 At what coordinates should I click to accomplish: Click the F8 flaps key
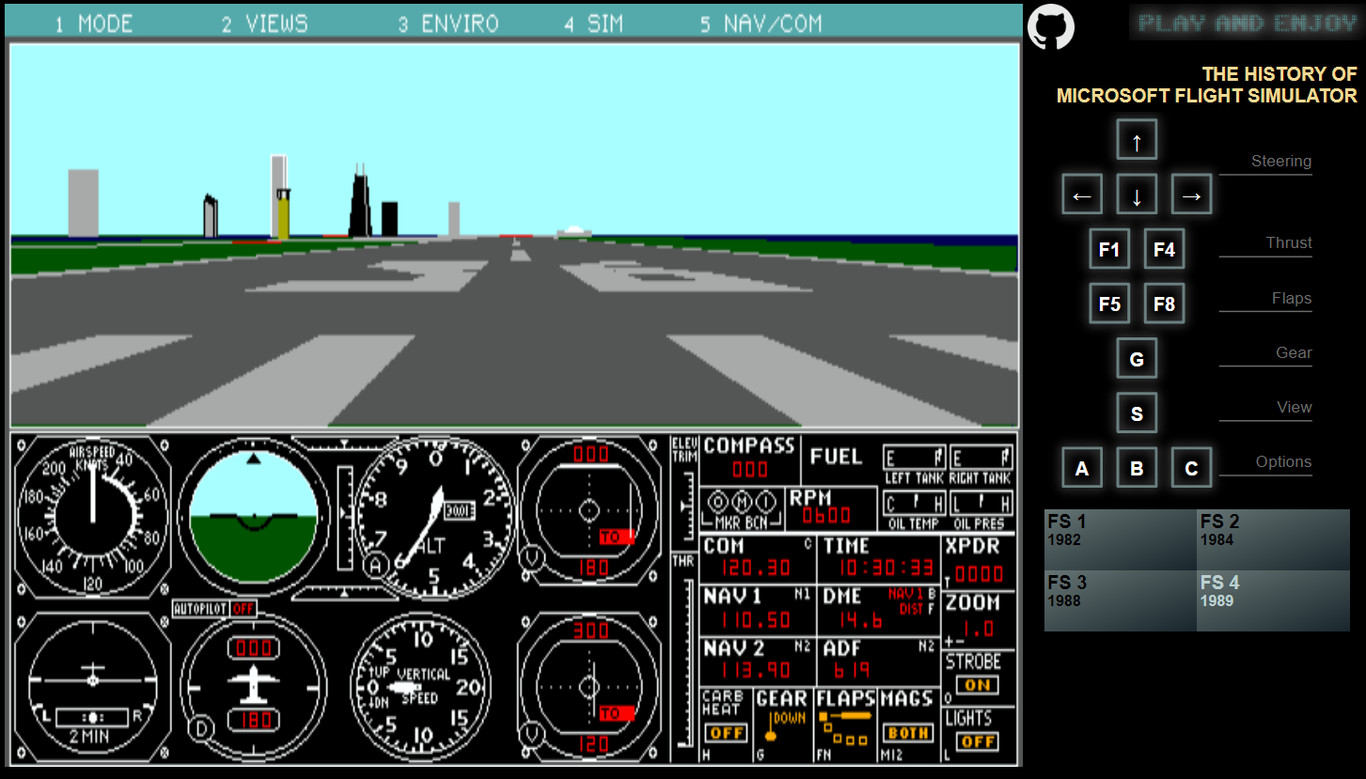tap(1164, 304)
